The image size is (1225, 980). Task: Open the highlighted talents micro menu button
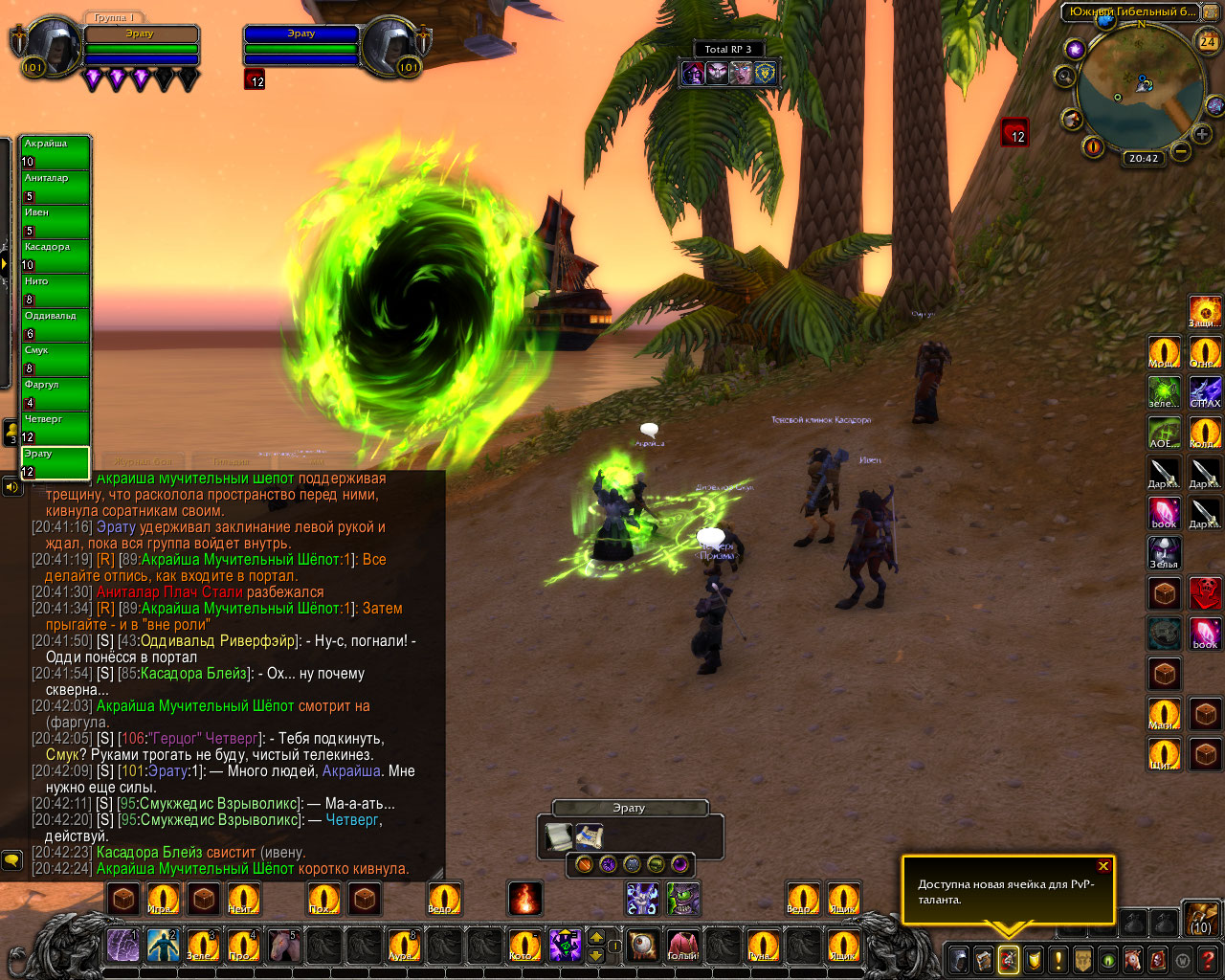[1008, 959]
